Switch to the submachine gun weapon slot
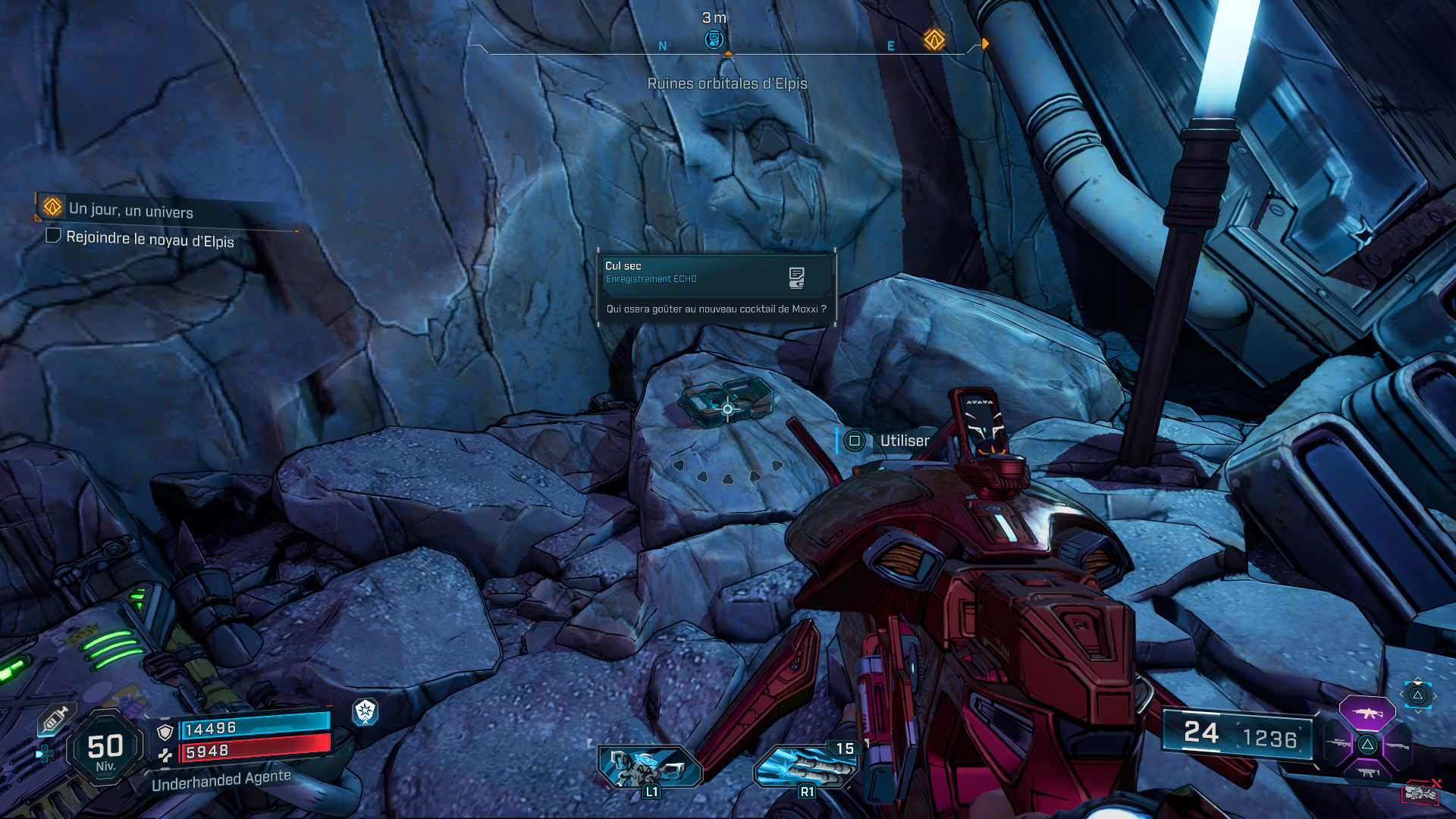 pos(1367,773)
